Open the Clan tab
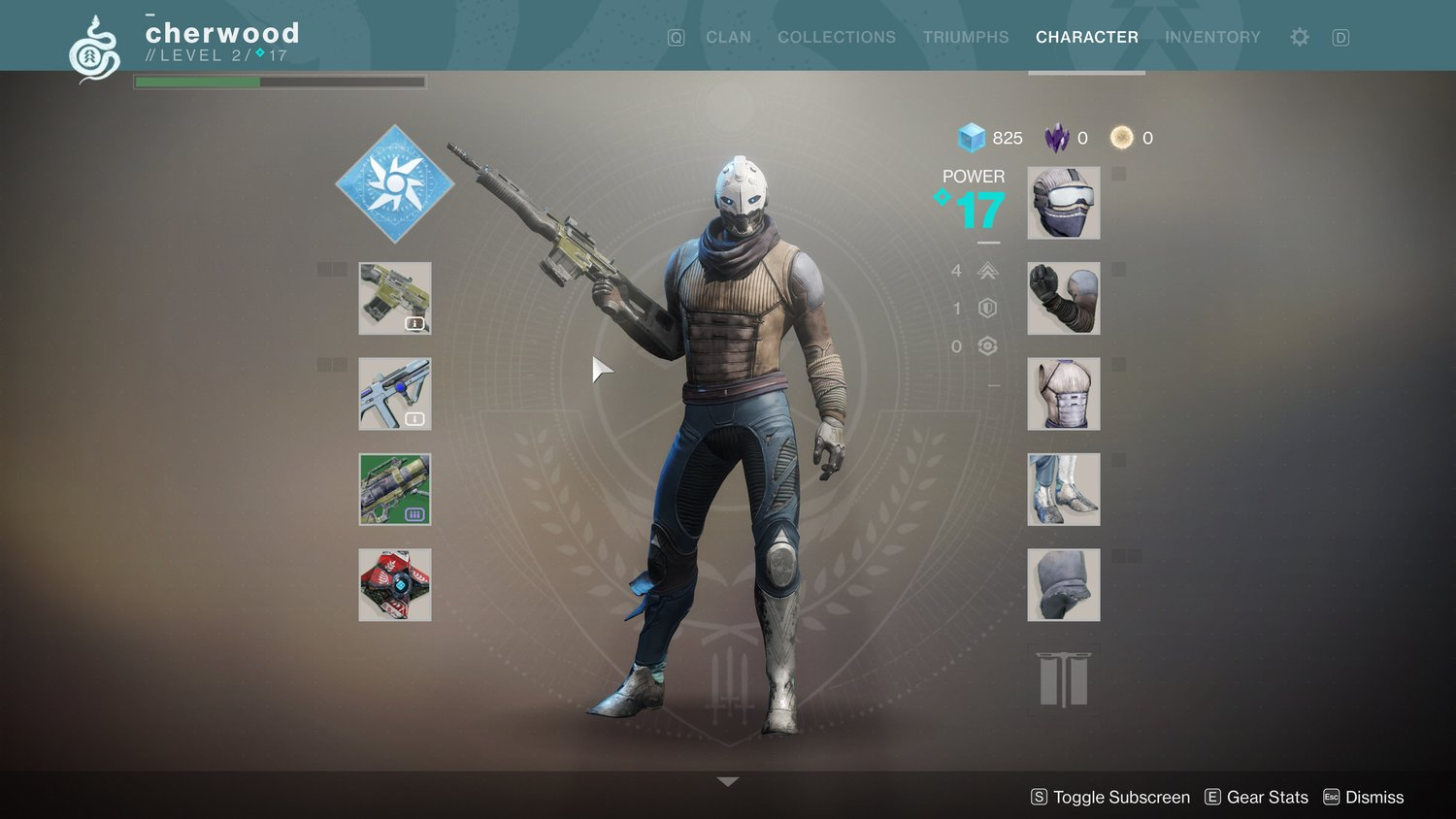This screenshot has height=819, width=1456. click(728, 37)
